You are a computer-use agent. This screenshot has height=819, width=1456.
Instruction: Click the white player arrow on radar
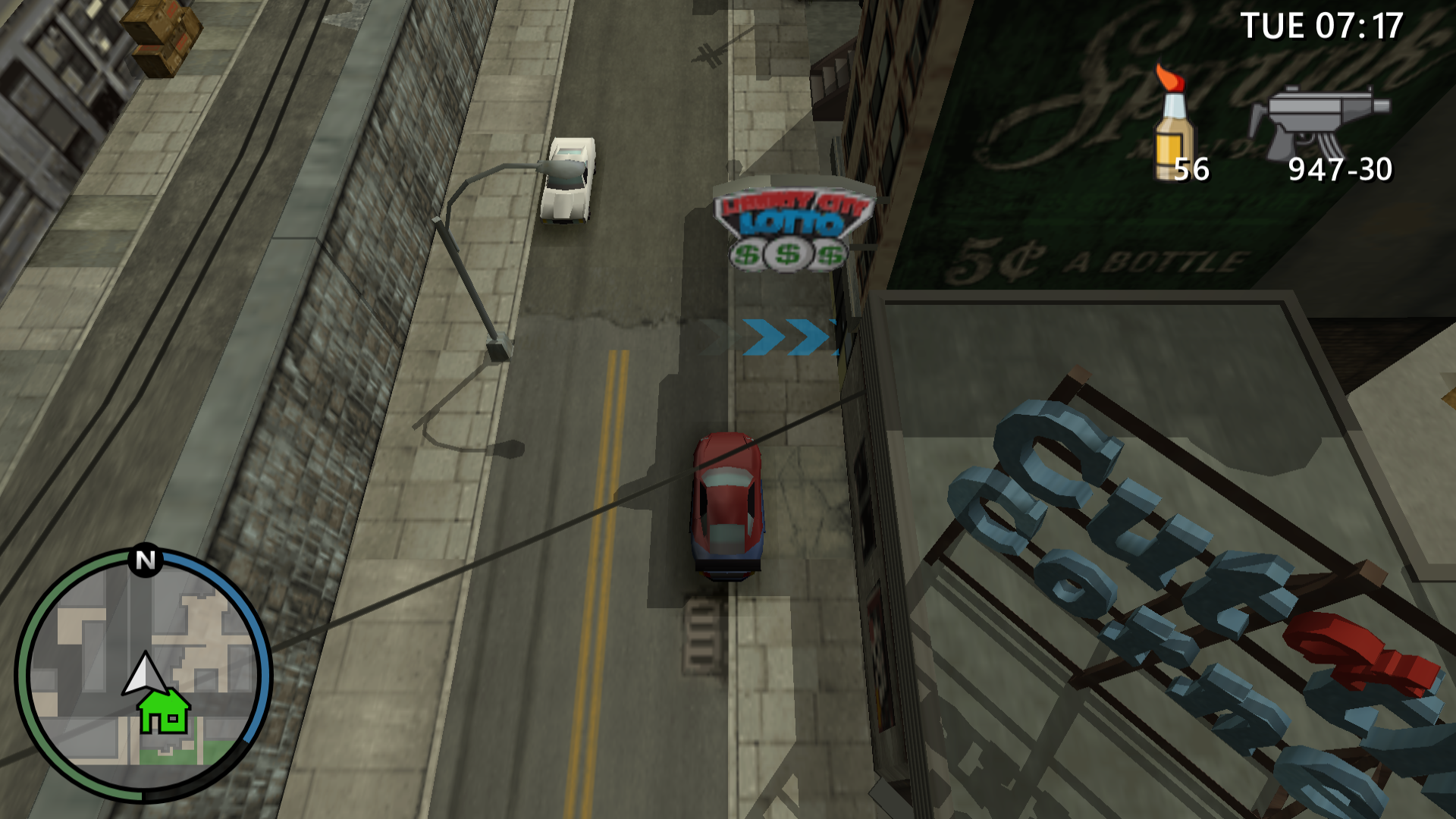point(144,673)
